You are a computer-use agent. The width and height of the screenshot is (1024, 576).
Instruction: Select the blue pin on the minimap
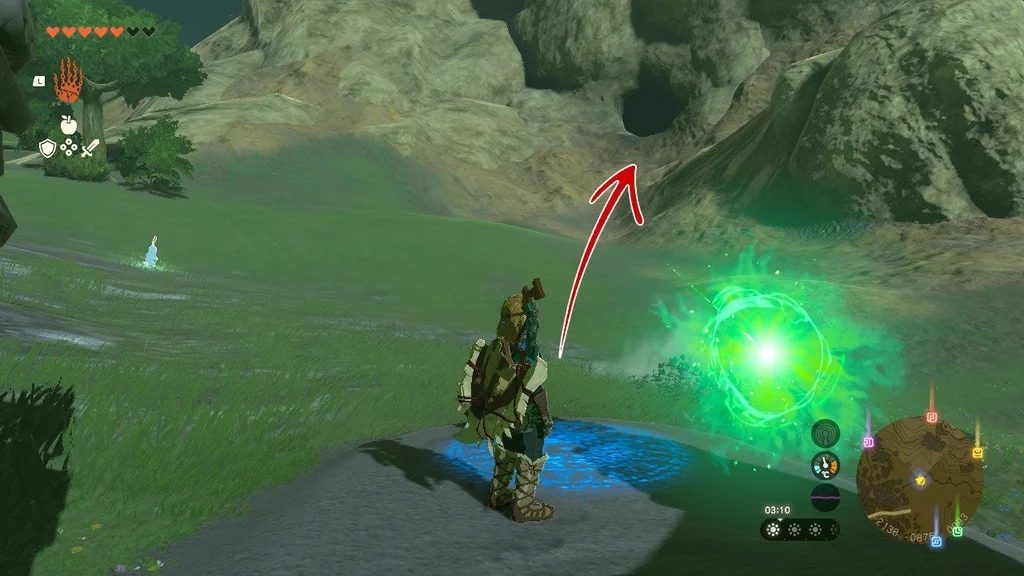tap(936, 540)
